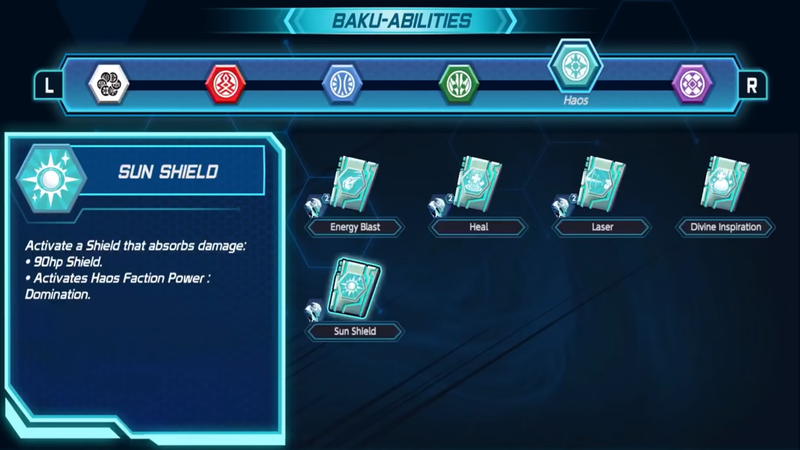Open the blue faction tab
Screen dimensions: 800x450
(x=341, y=83)
